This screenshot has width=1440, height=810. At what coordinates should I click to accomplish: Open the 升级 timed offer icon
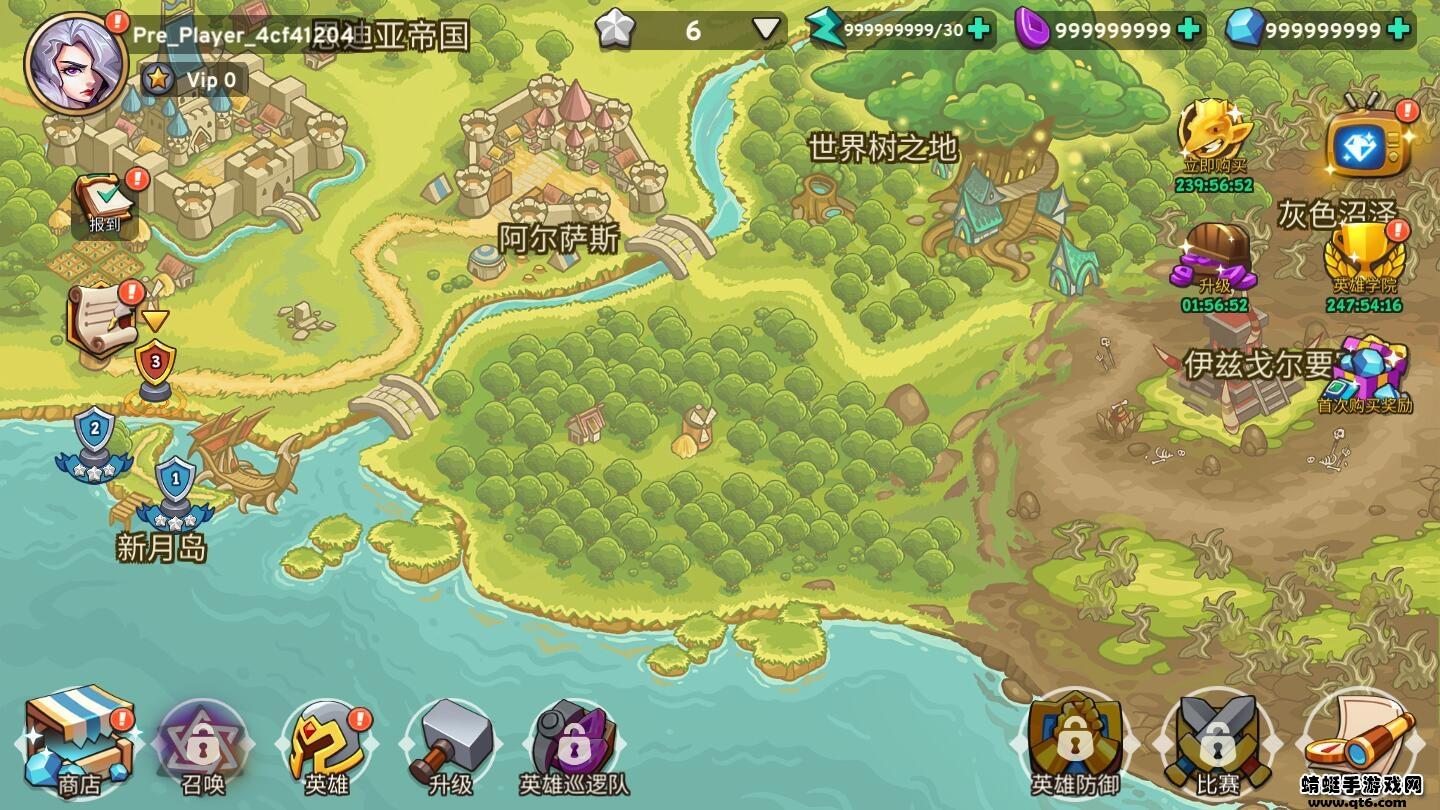[x=1214, y=262]
